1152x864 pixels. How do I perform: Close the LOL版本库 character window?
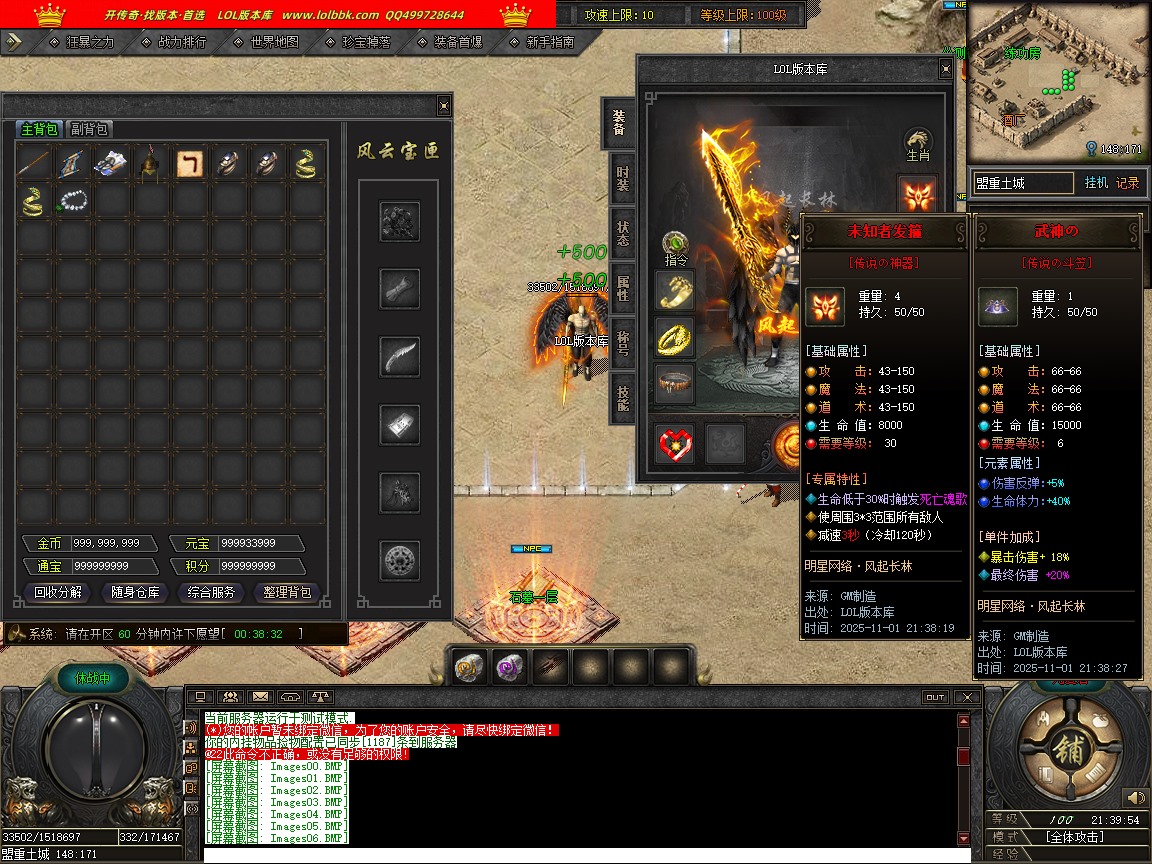[945, 69]
